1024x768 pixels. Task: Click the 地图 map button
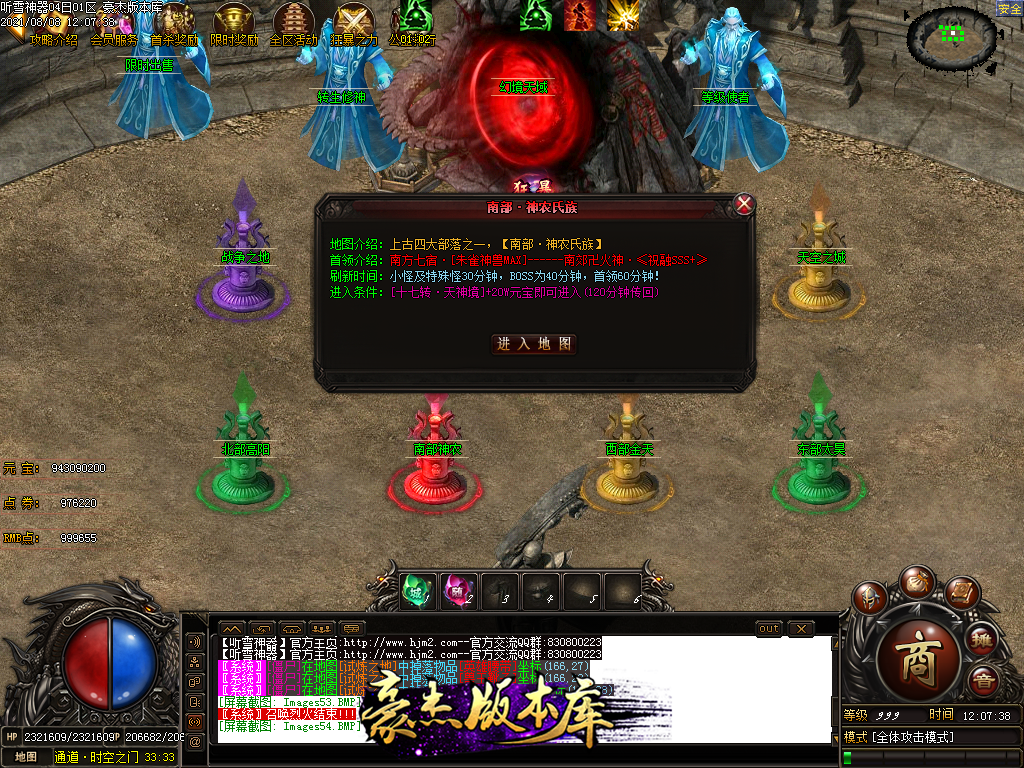(x=26, y=757)
